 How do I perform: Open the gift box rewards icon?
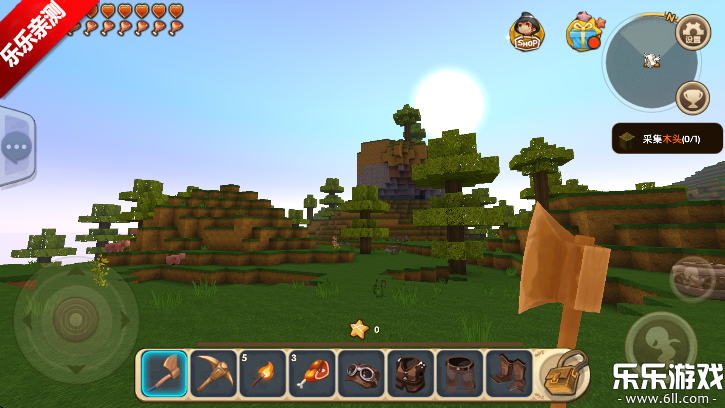click(x=582, y=33)
